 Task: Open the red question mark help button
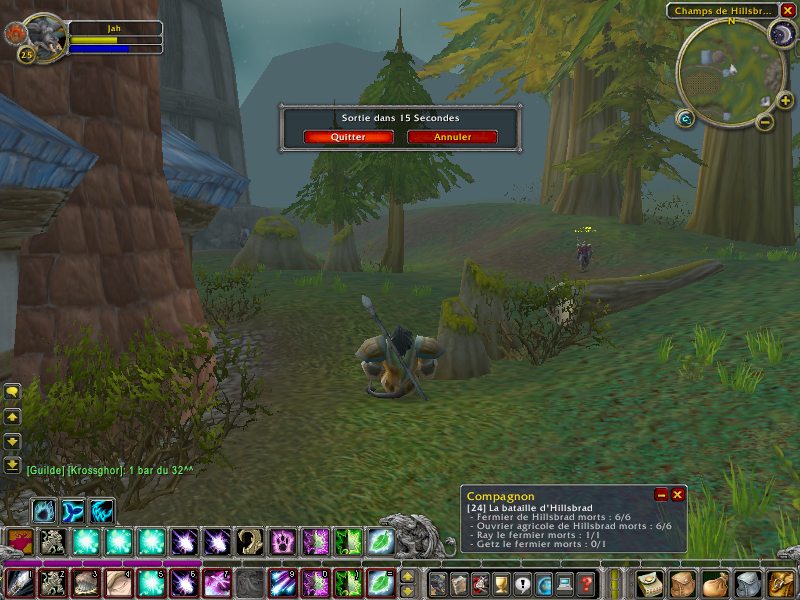tap(587, 583)
